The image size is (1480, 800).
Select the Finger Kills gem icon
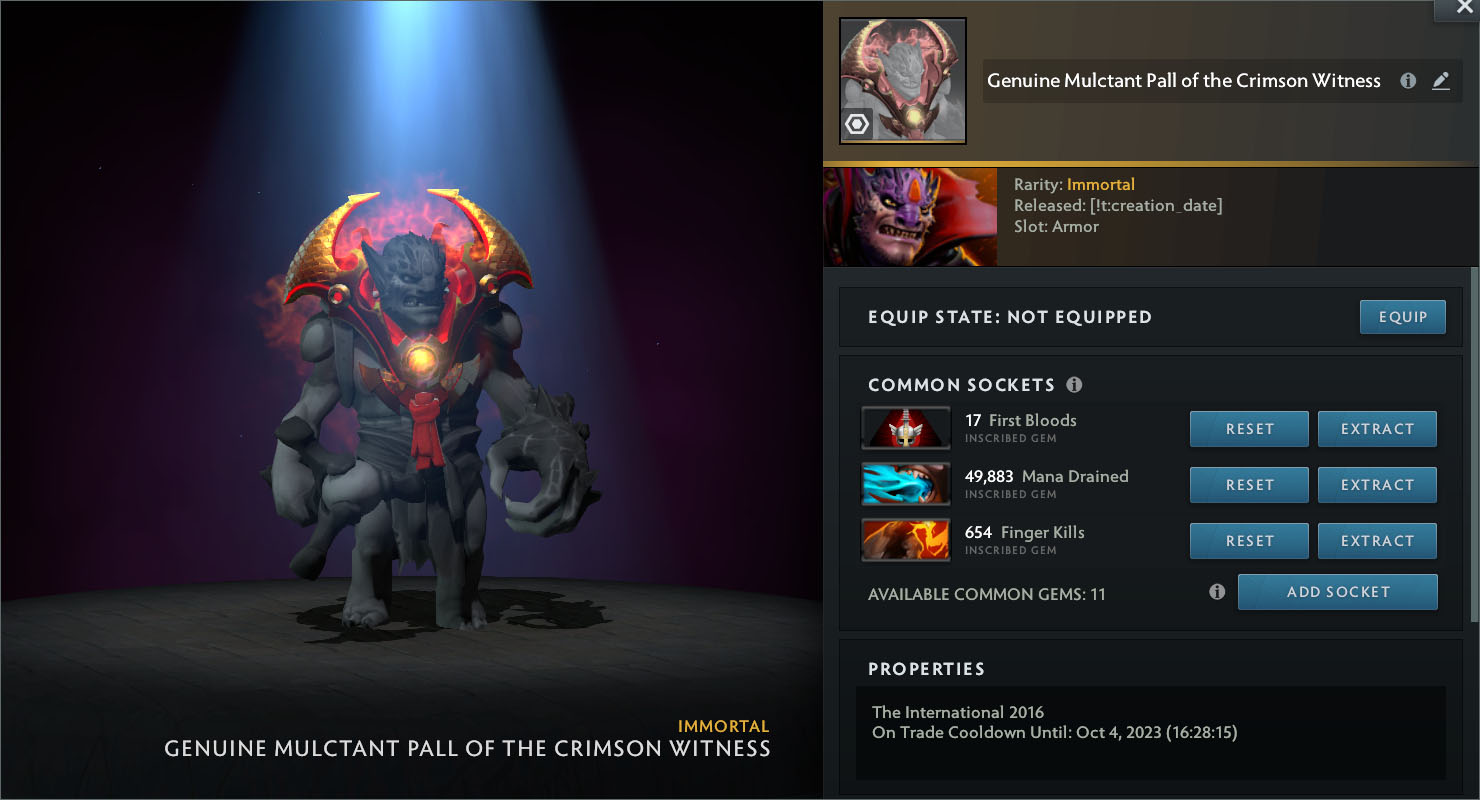click(x=906, y=540)
